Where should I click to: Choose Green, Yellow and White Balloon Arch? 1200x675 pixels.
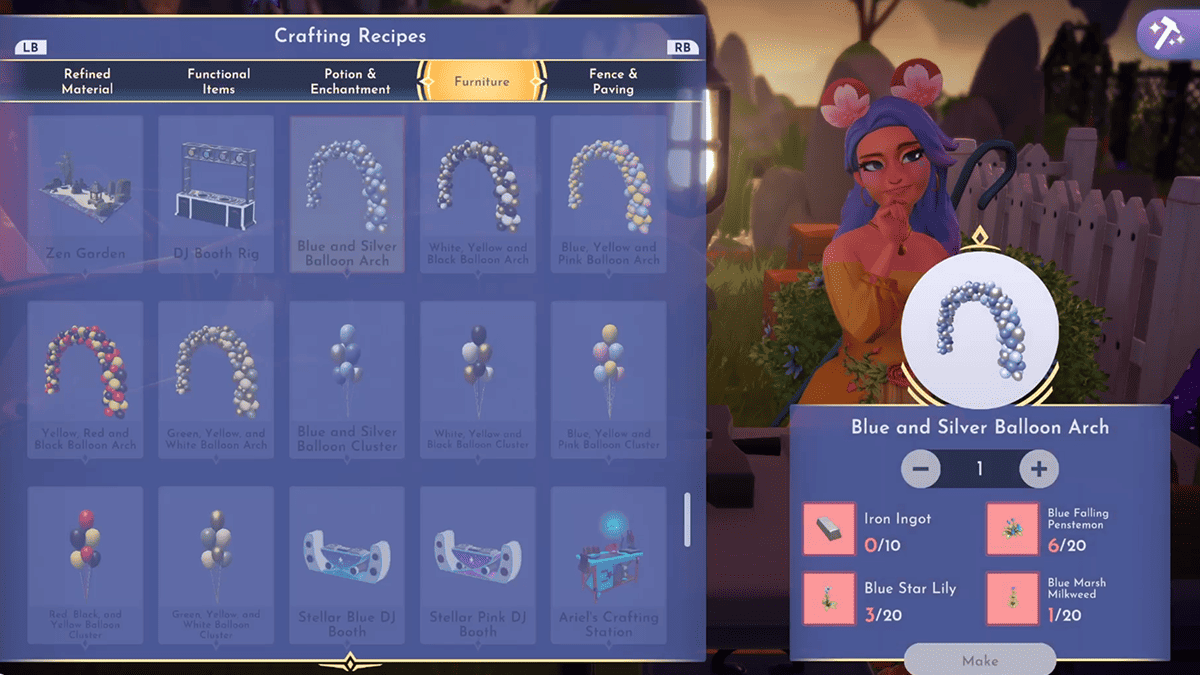pos(216,379)
